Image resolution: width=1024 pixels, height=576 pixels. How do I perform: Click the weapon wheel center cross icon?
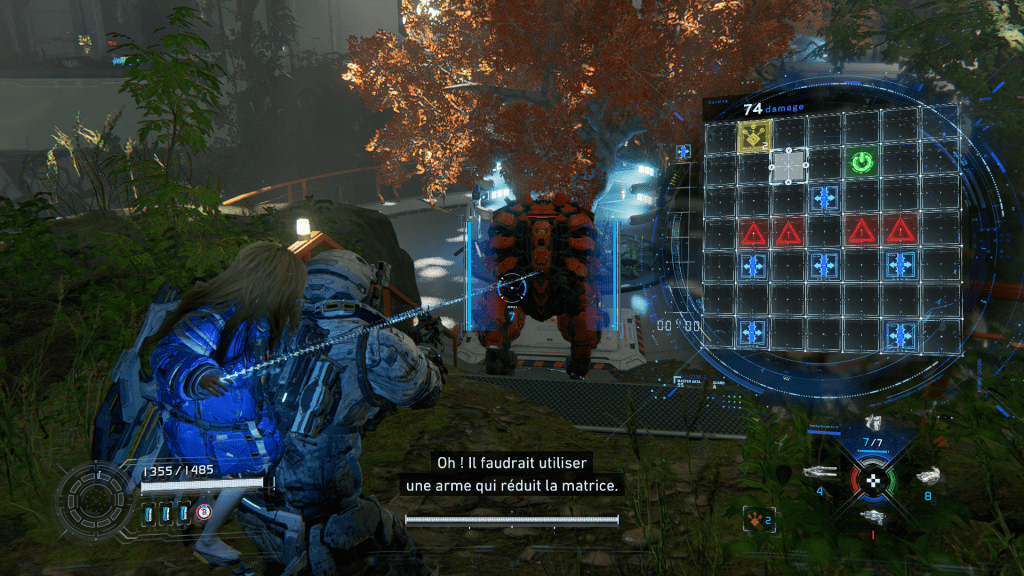pyautogui.click(x=874, y=479)
